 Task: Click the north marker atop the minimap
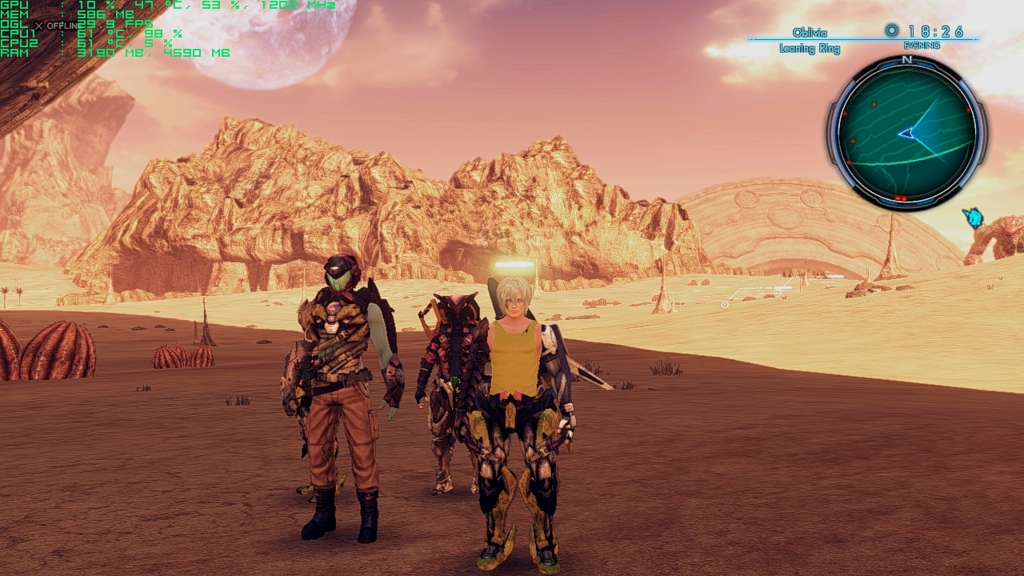[x=907, y=60]
